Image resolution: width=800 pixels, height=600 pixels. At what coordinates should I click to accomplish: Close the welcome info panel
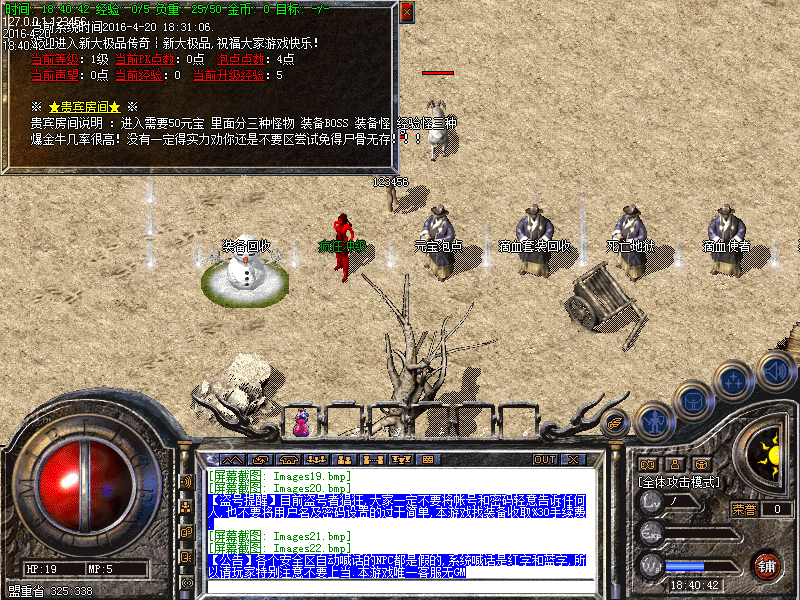[x=406, y=13]
